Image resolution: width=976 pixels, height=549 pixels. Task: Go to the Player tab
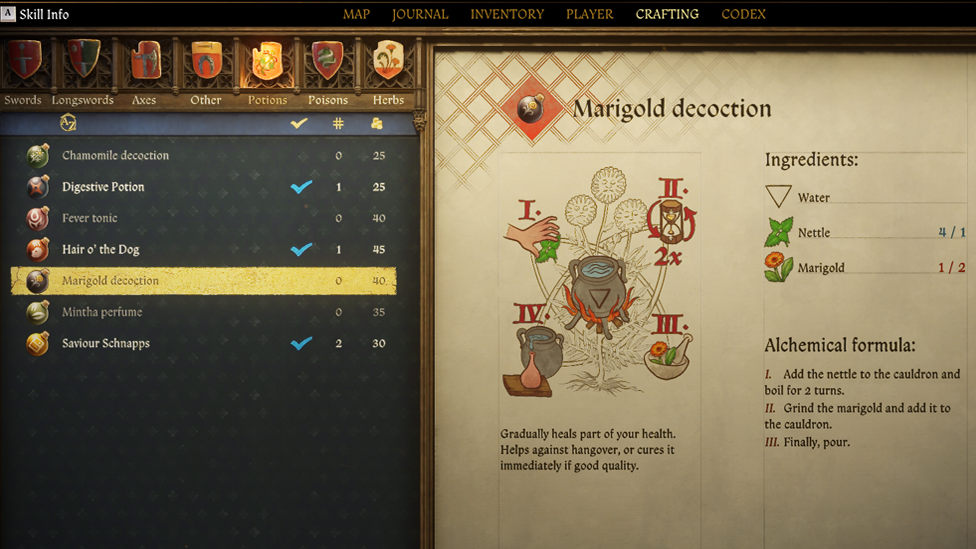[x=590, y=14]
